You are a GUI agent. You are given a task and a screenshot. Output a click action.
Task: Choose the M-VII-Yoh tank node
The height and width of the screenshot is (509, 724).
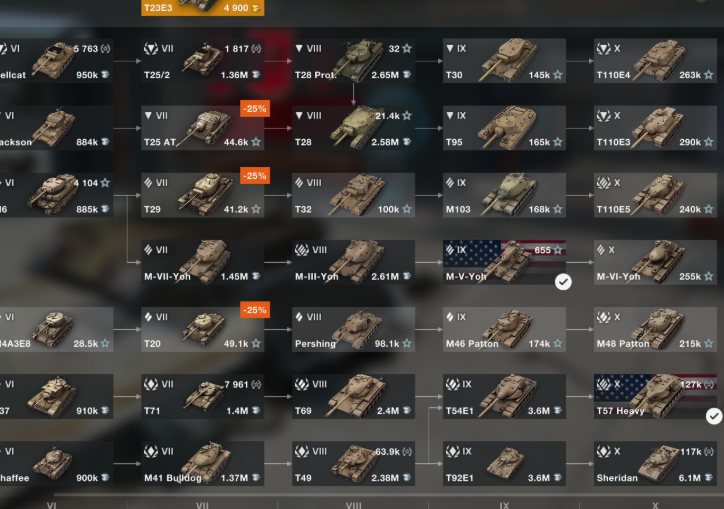coord(202,262)
